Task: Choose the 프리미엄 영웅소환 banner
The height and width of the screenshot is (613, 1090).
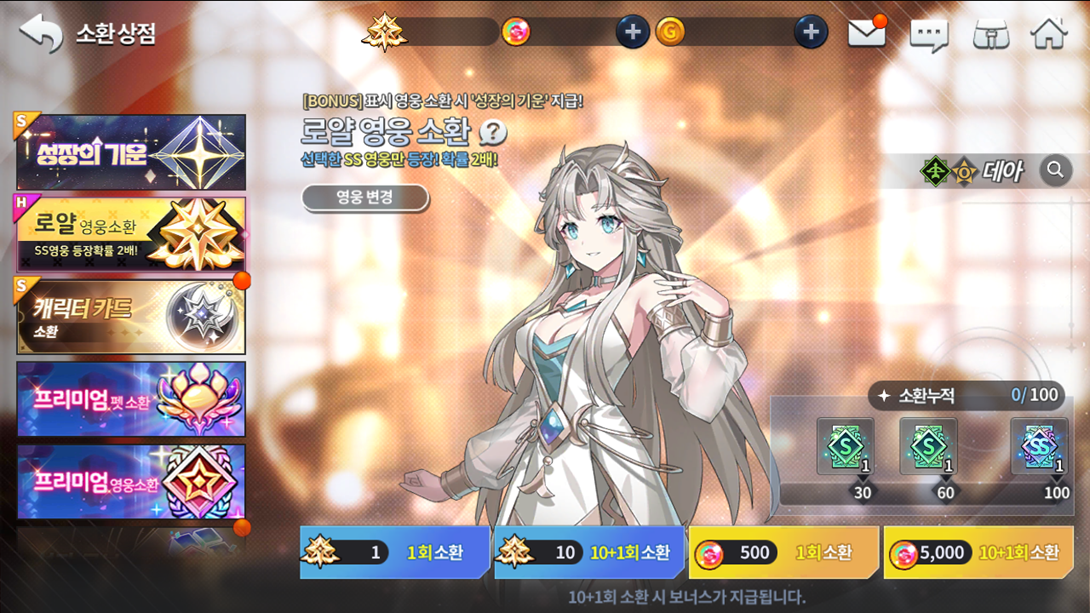Action: click(x=131, y=482)
